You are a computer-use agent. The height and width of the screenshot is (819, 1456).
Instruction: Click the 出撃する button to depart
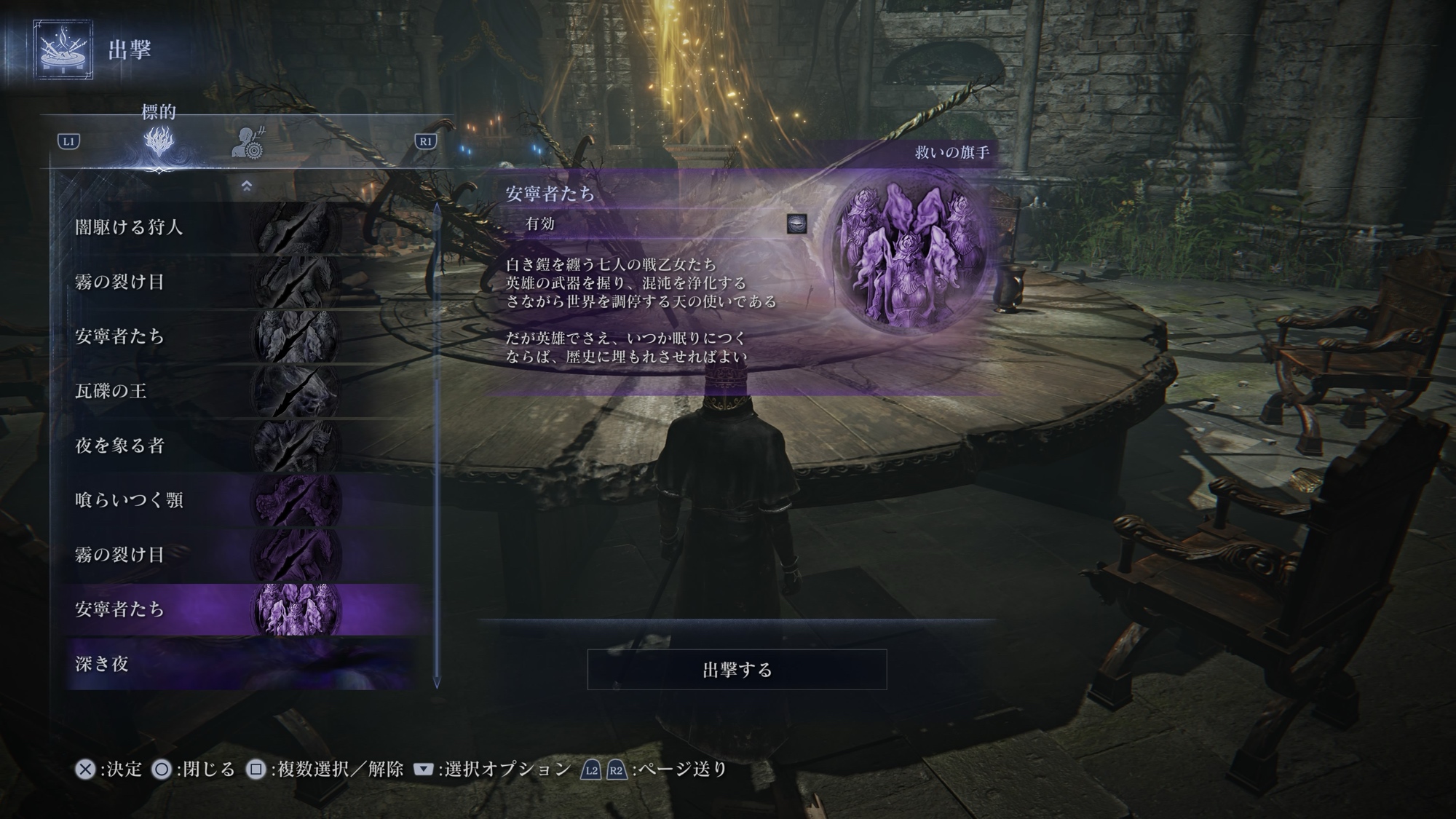(737, 670)
